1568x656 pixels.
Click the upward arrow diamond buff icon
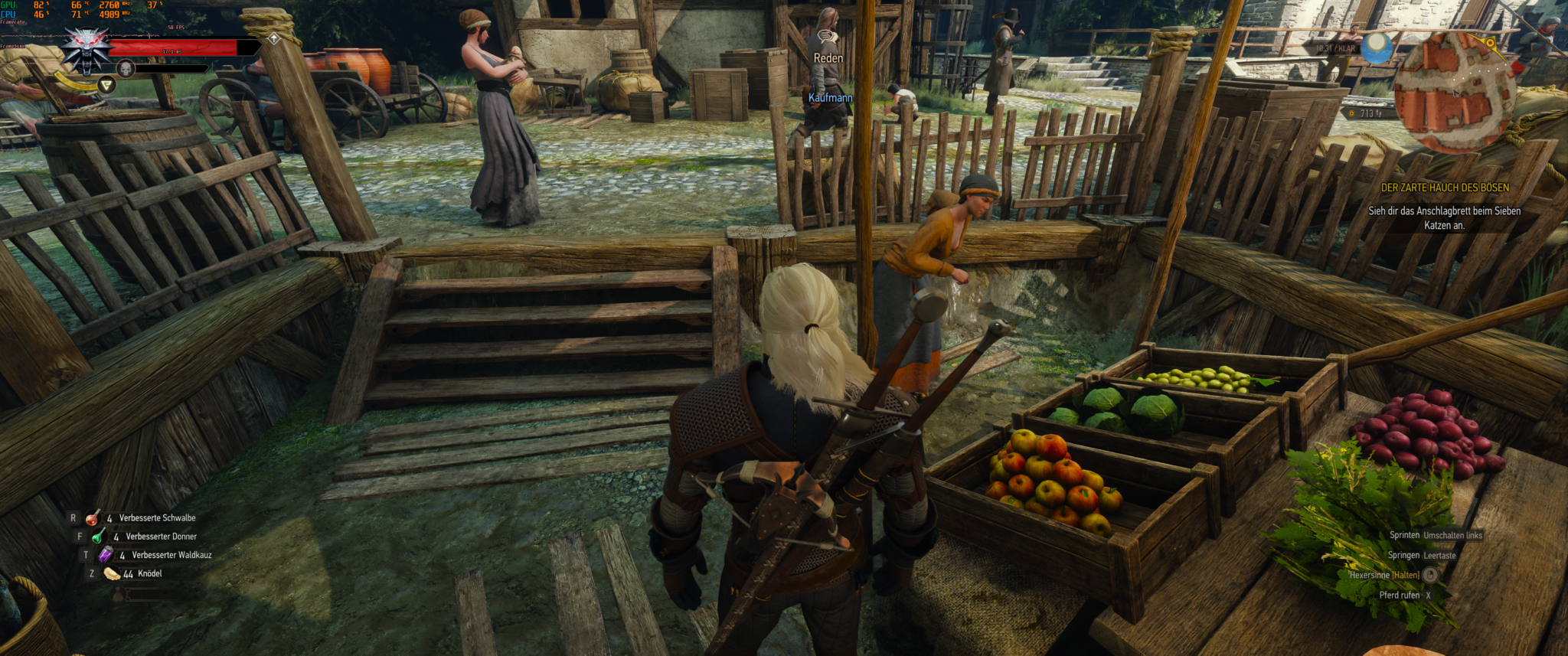274,38
